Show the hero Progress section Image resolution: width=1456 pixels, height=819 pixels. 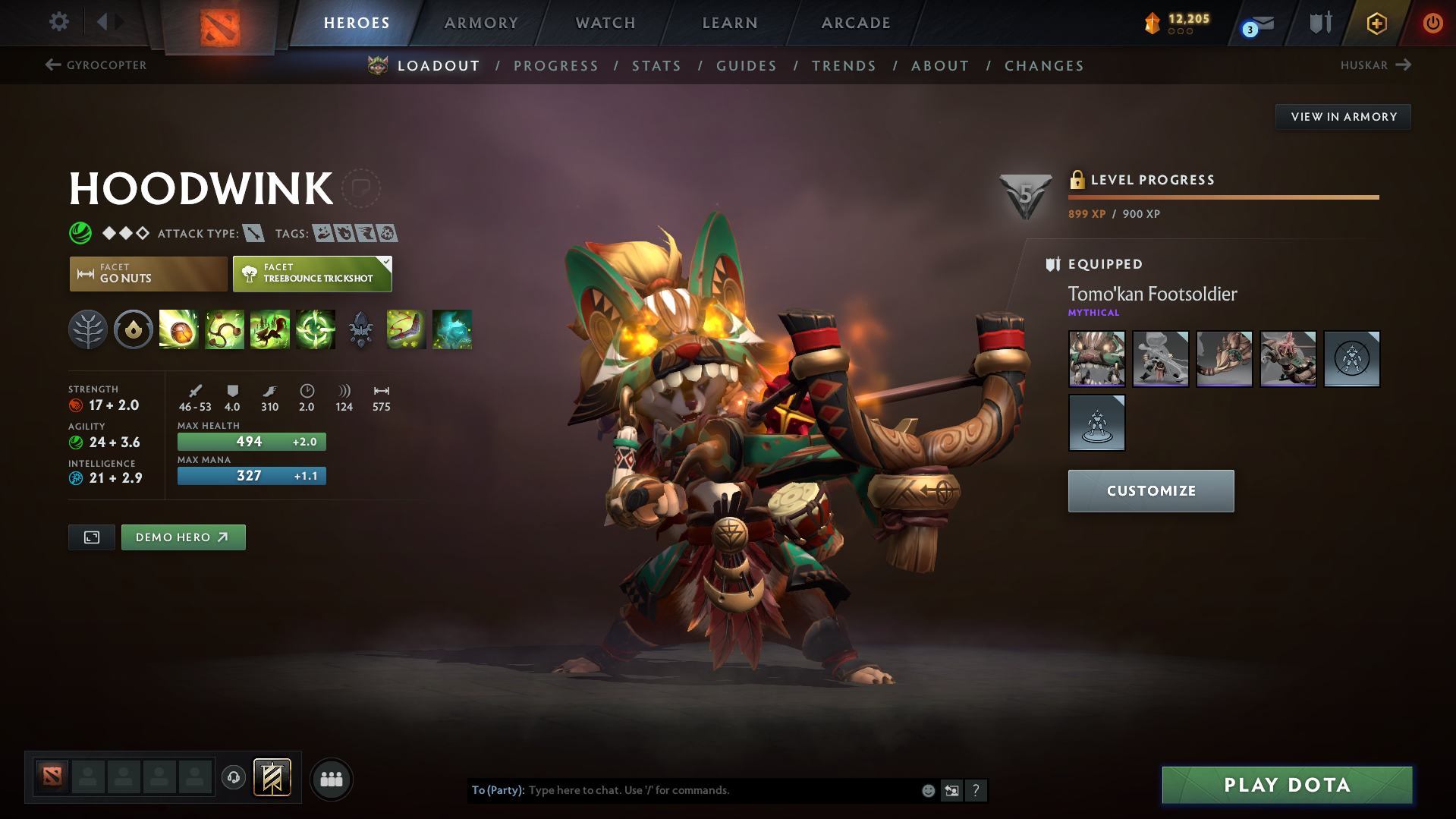click(556, 66)
